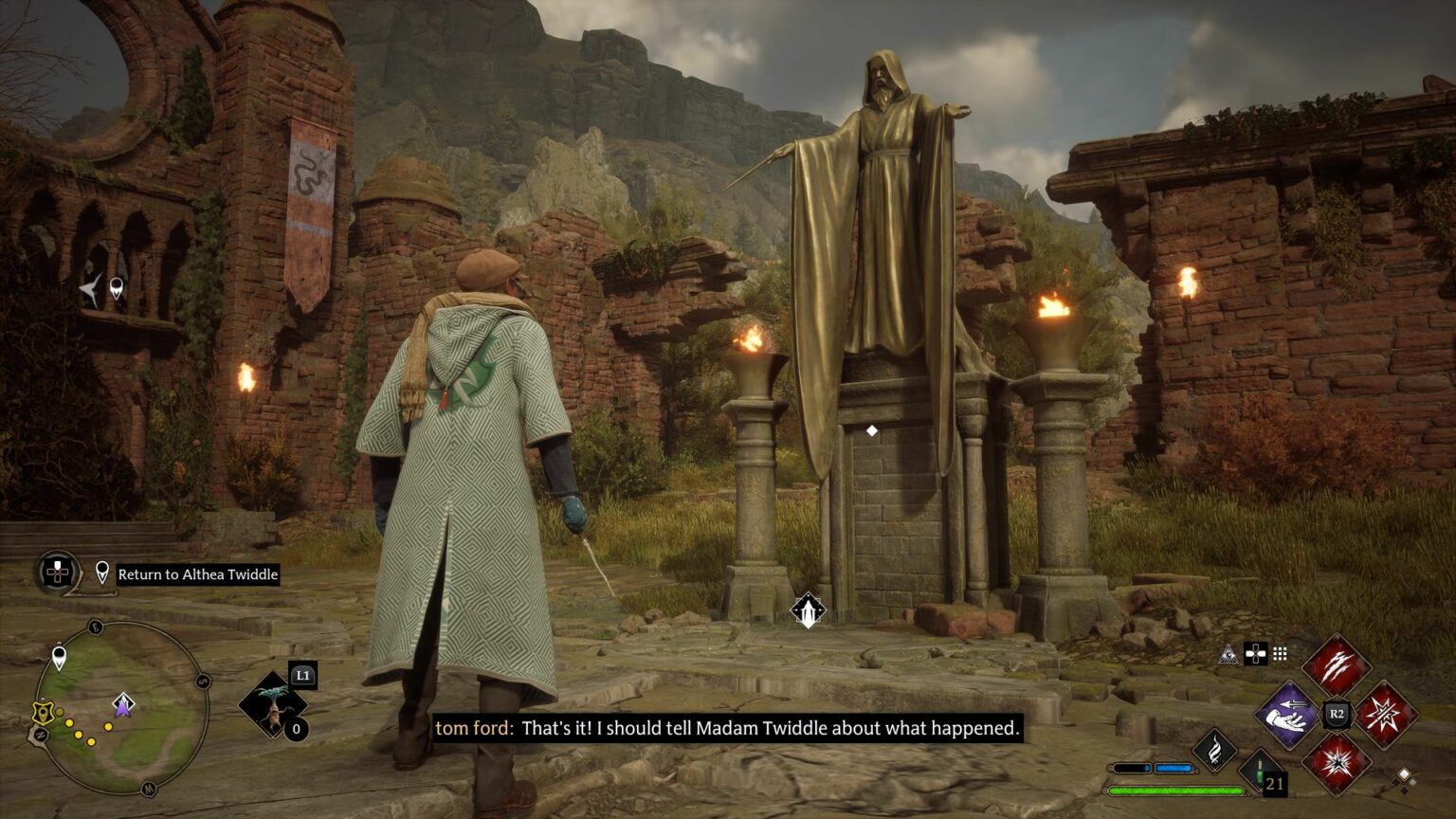Activate the white flame Ancient Magic icon
The image size is (1456, 819).
[x=1214, y=750]
